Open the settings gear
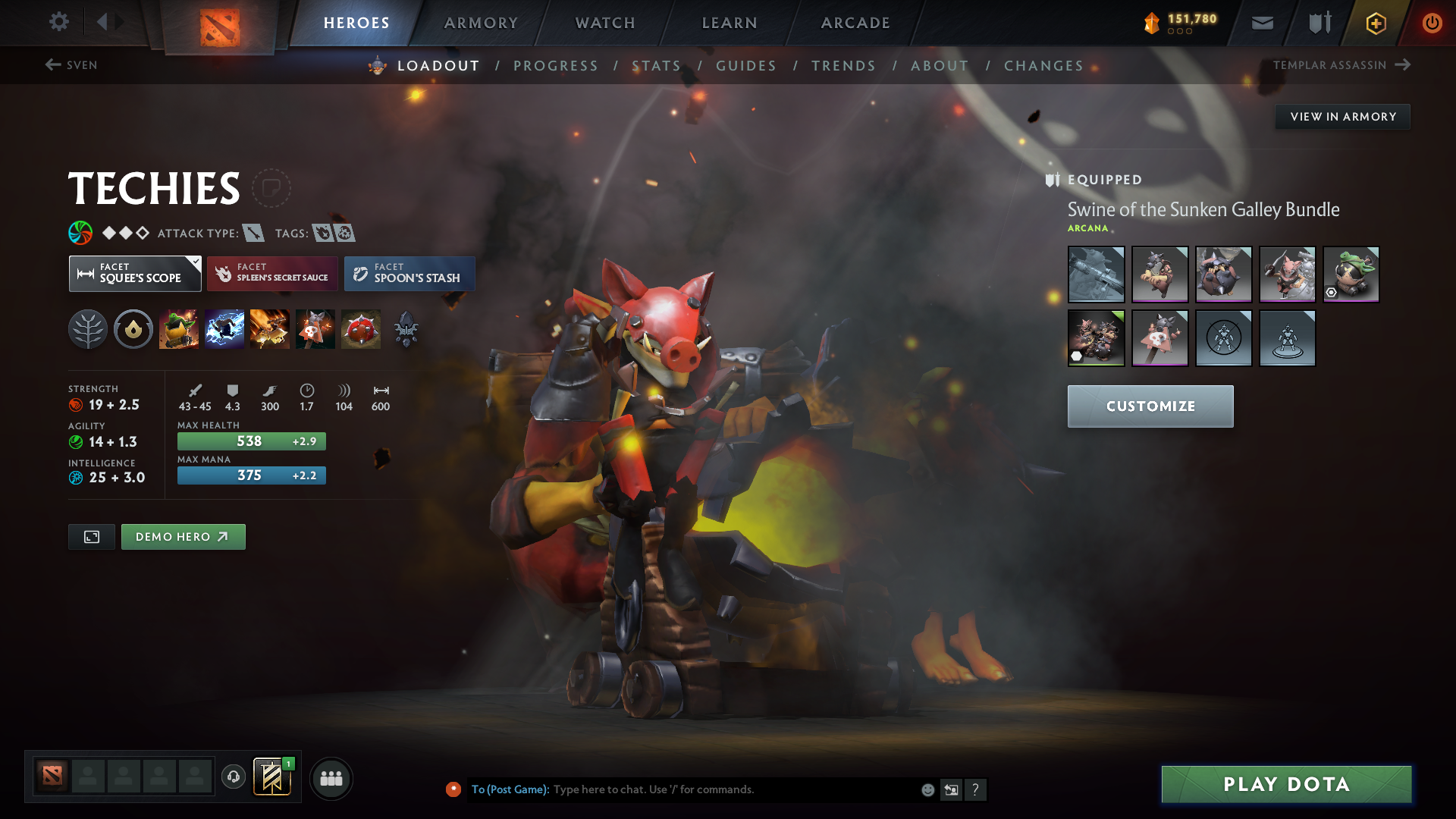 pyautogui.click(x=58, y=22)
